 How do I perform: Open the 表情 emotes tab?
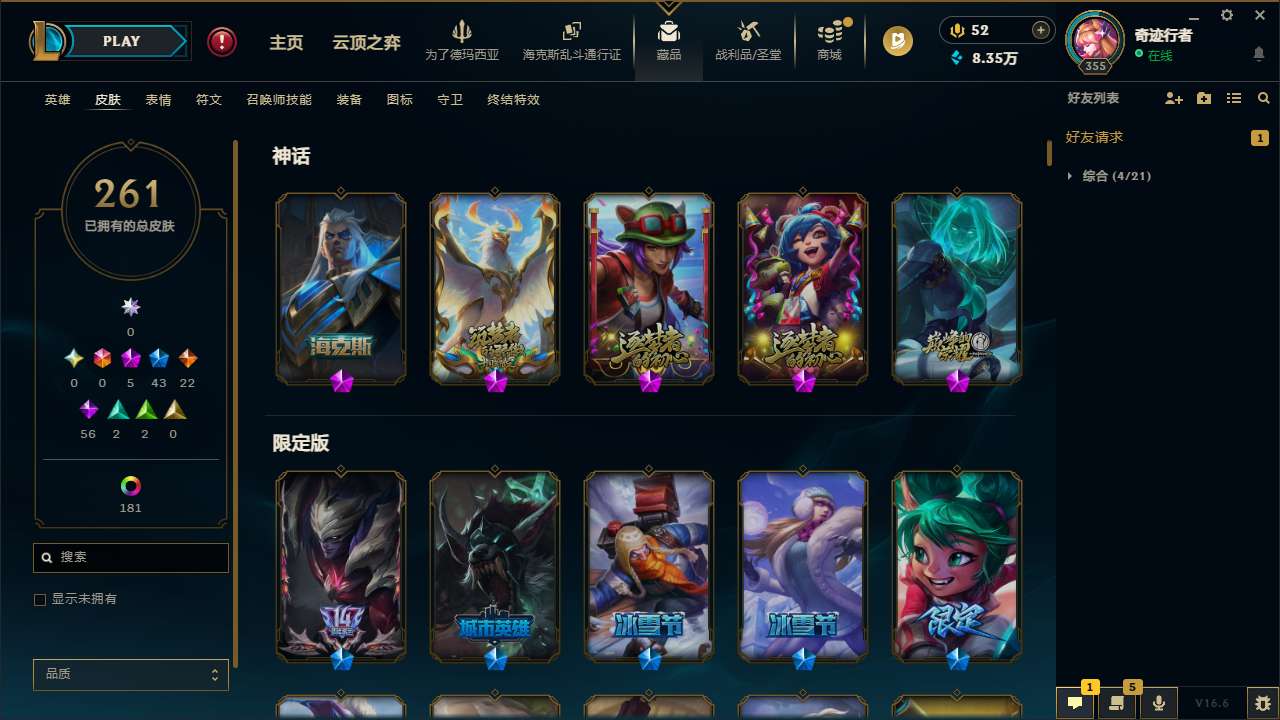coord(157,99)
